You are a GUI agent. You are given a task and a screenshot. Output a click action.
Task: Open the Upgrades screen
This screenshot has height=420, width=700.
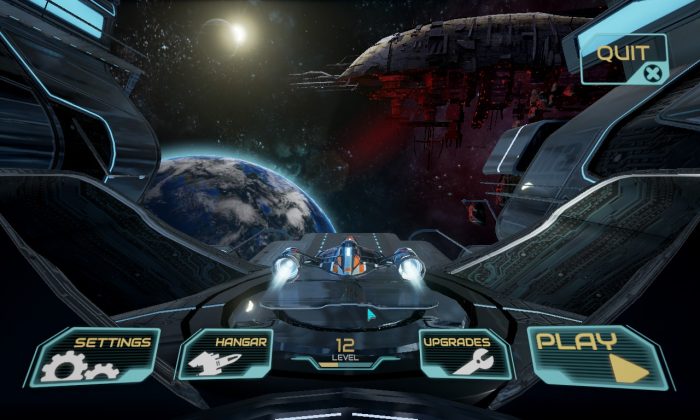464,356
